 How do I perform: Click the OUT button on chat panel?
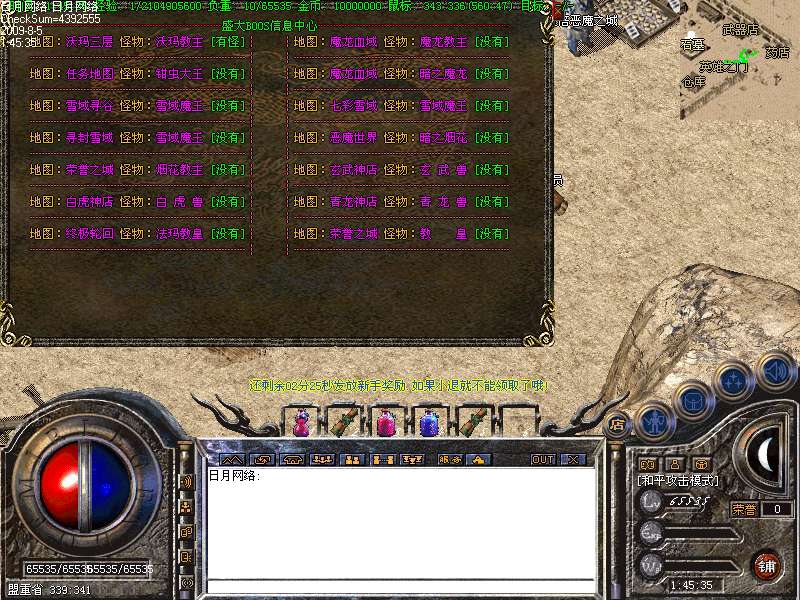coord(542,459)
